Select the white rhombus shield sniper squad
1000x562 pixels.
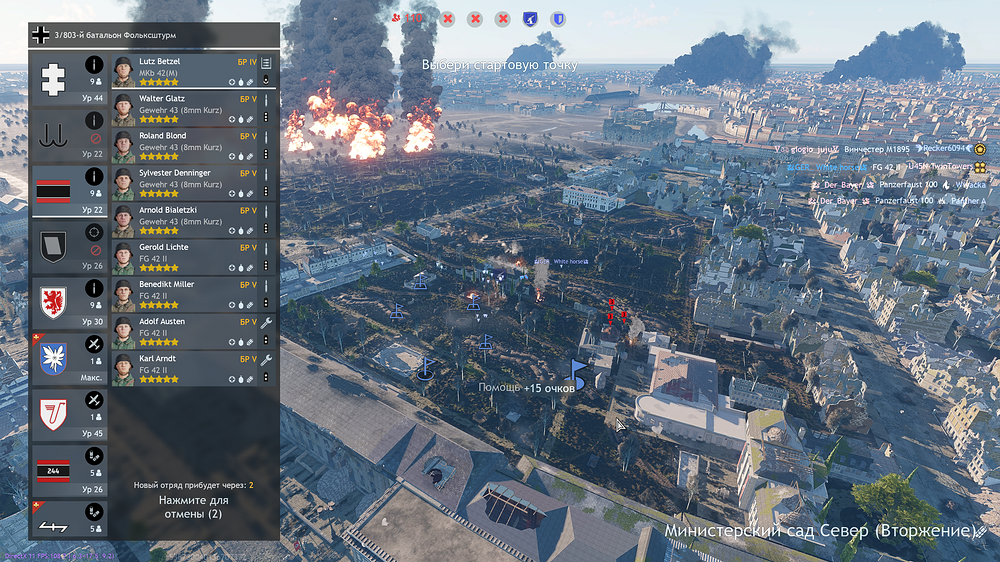(x=70, y=246)
